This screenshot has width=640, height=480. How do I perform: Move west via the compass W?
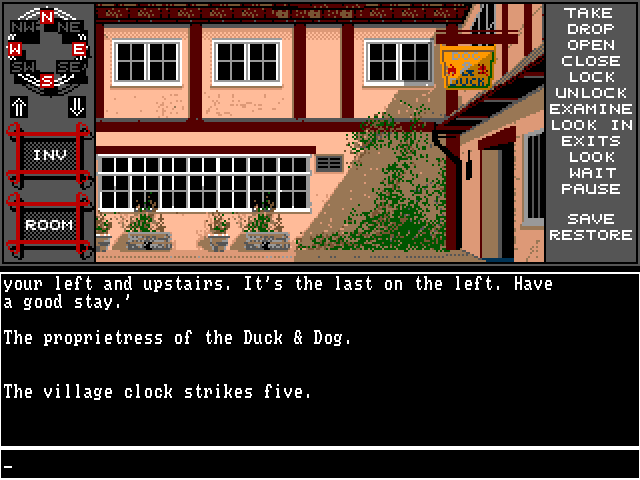pos(14,48)
